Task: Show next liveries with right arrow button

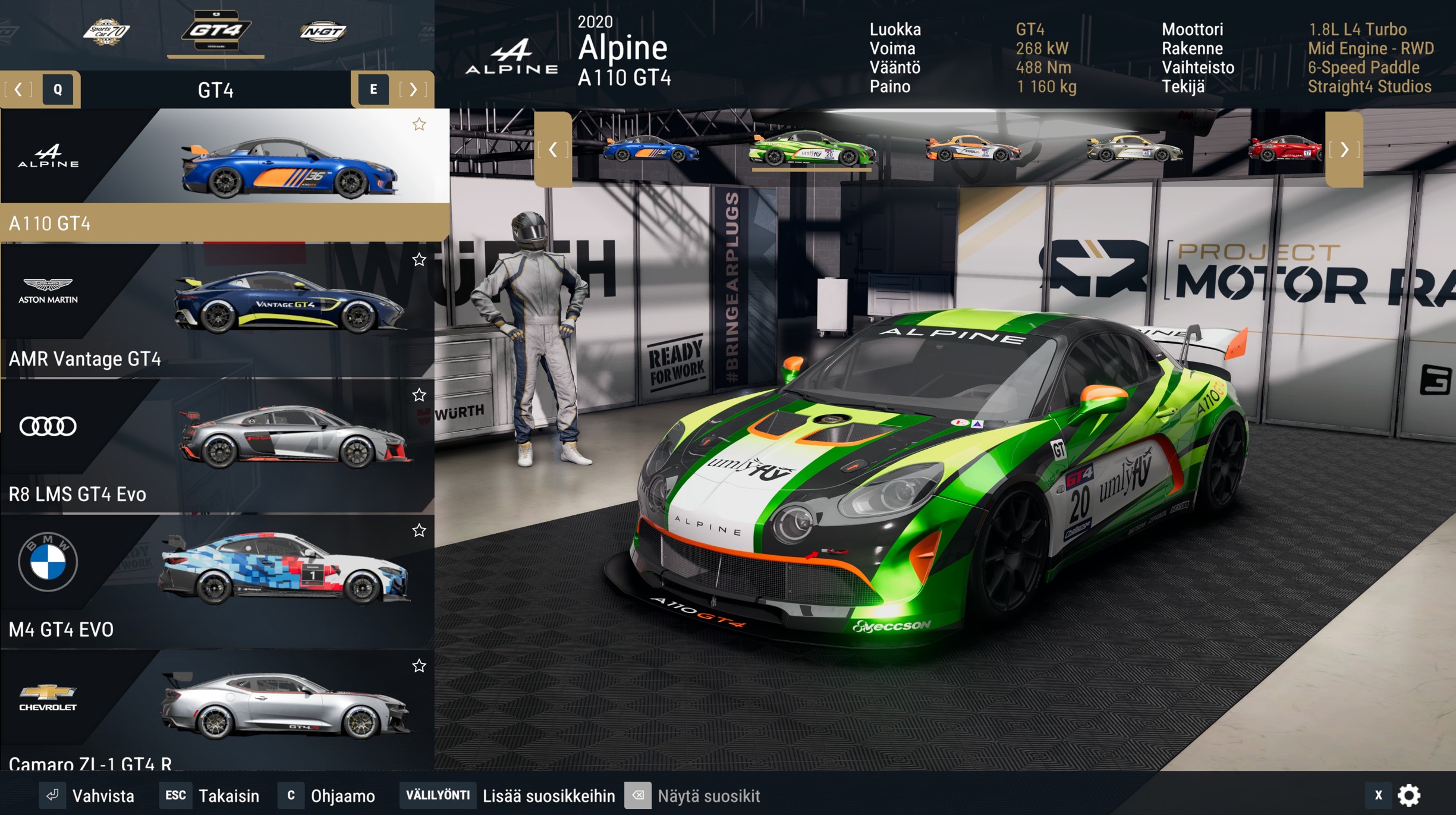Action: pyautogui.click(x=1344, y=150)
